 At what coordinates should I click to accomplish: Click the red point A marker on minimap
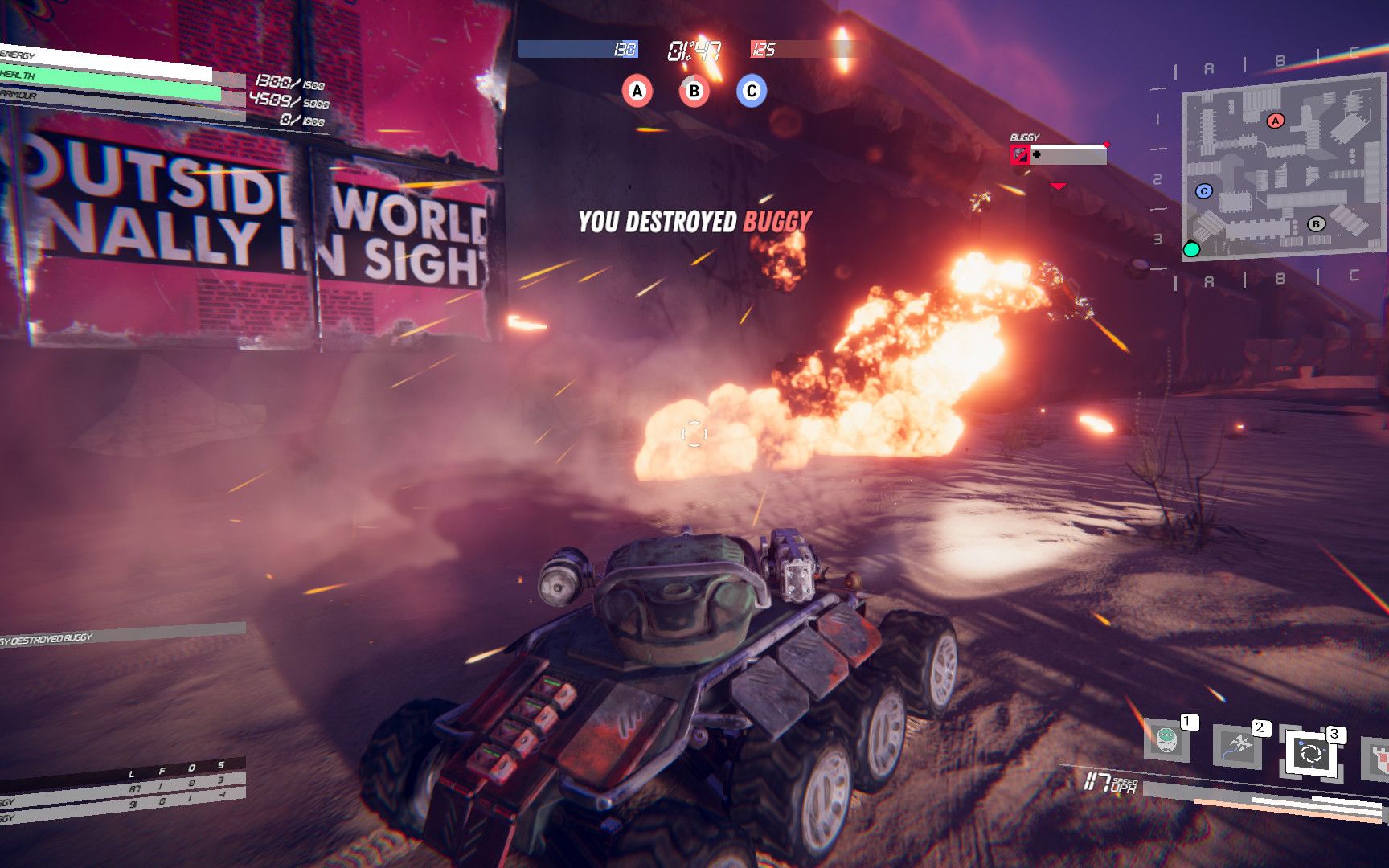pyautogui.click(x=1276, y=121)
